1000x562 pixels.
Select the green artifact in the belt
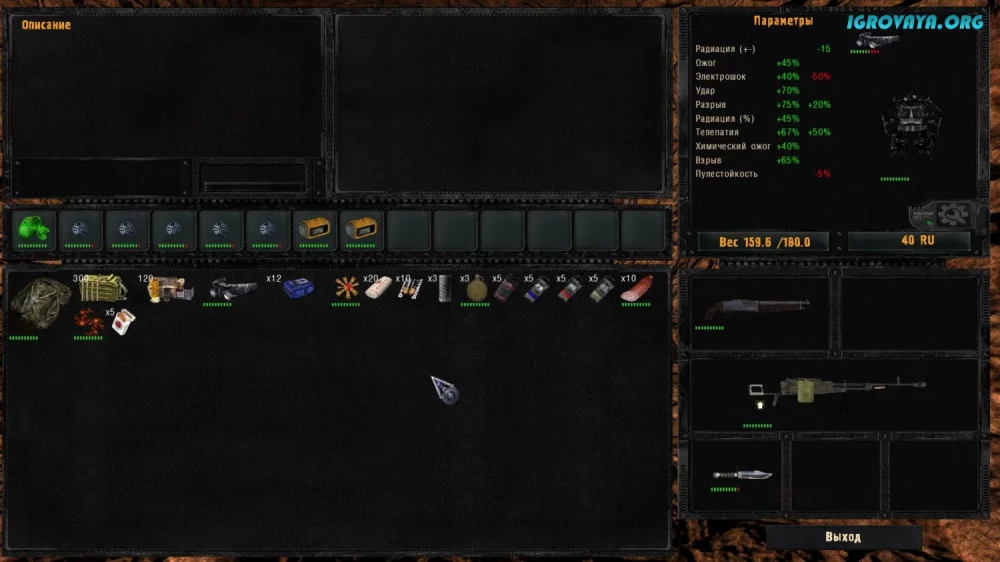pos(33,229)
